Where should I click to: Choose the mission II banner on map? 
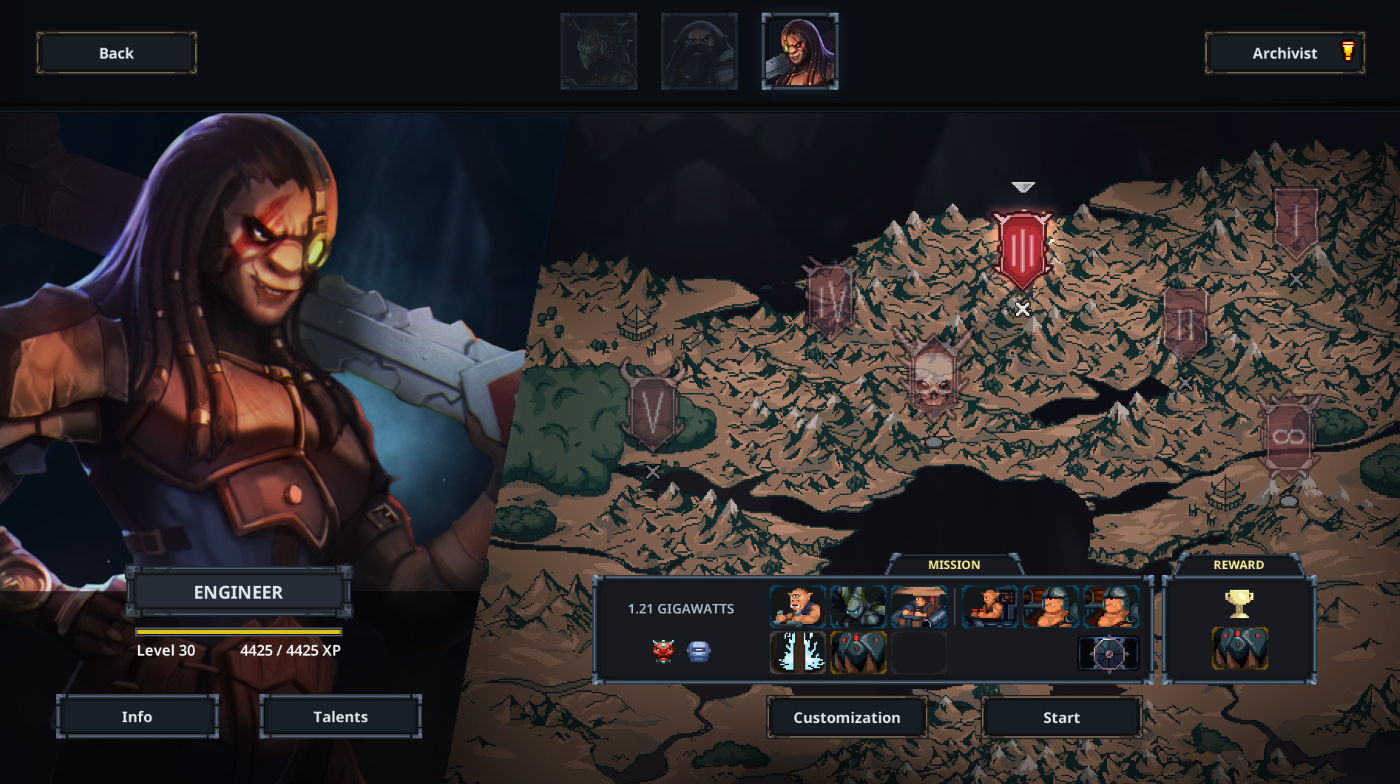[1185, 323]
